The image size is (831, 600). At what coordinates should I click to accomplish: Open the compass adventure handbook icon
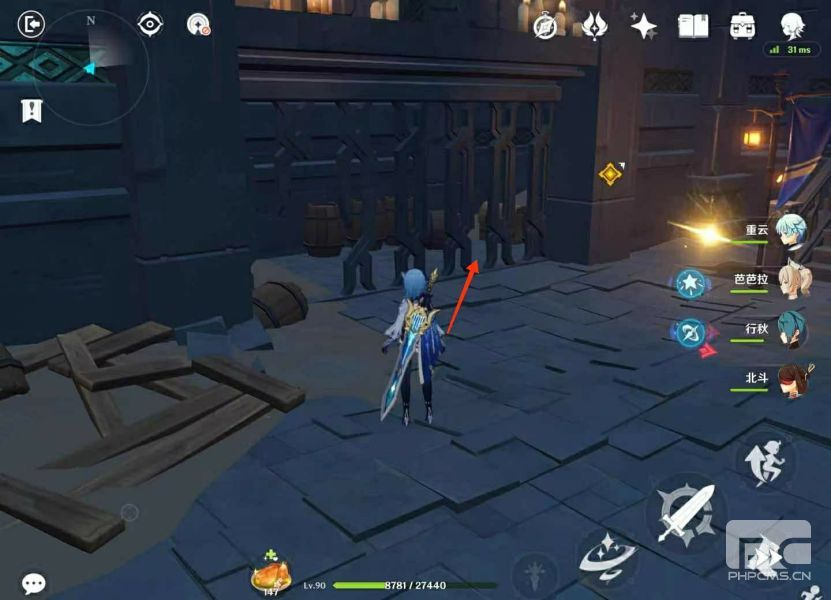[x=545, y=26]
